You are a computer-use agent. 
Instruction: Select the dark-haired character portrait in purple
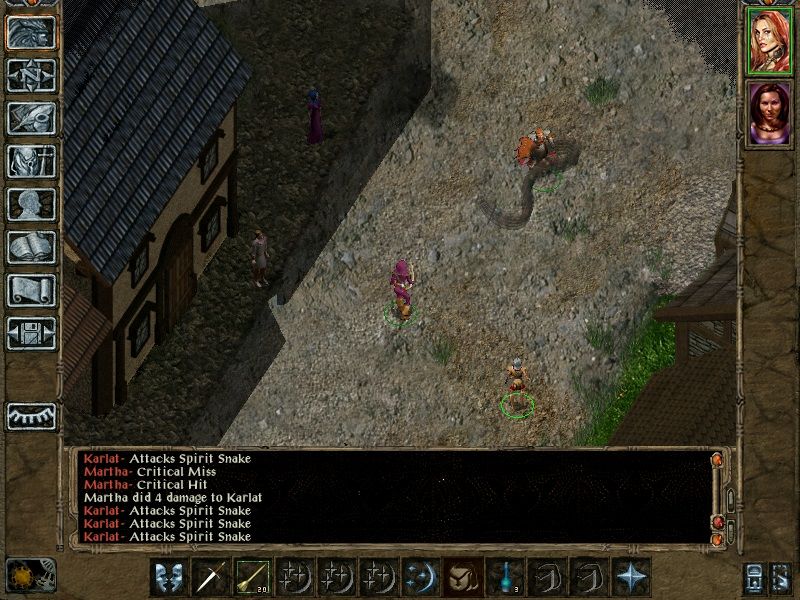pos(770,112)
